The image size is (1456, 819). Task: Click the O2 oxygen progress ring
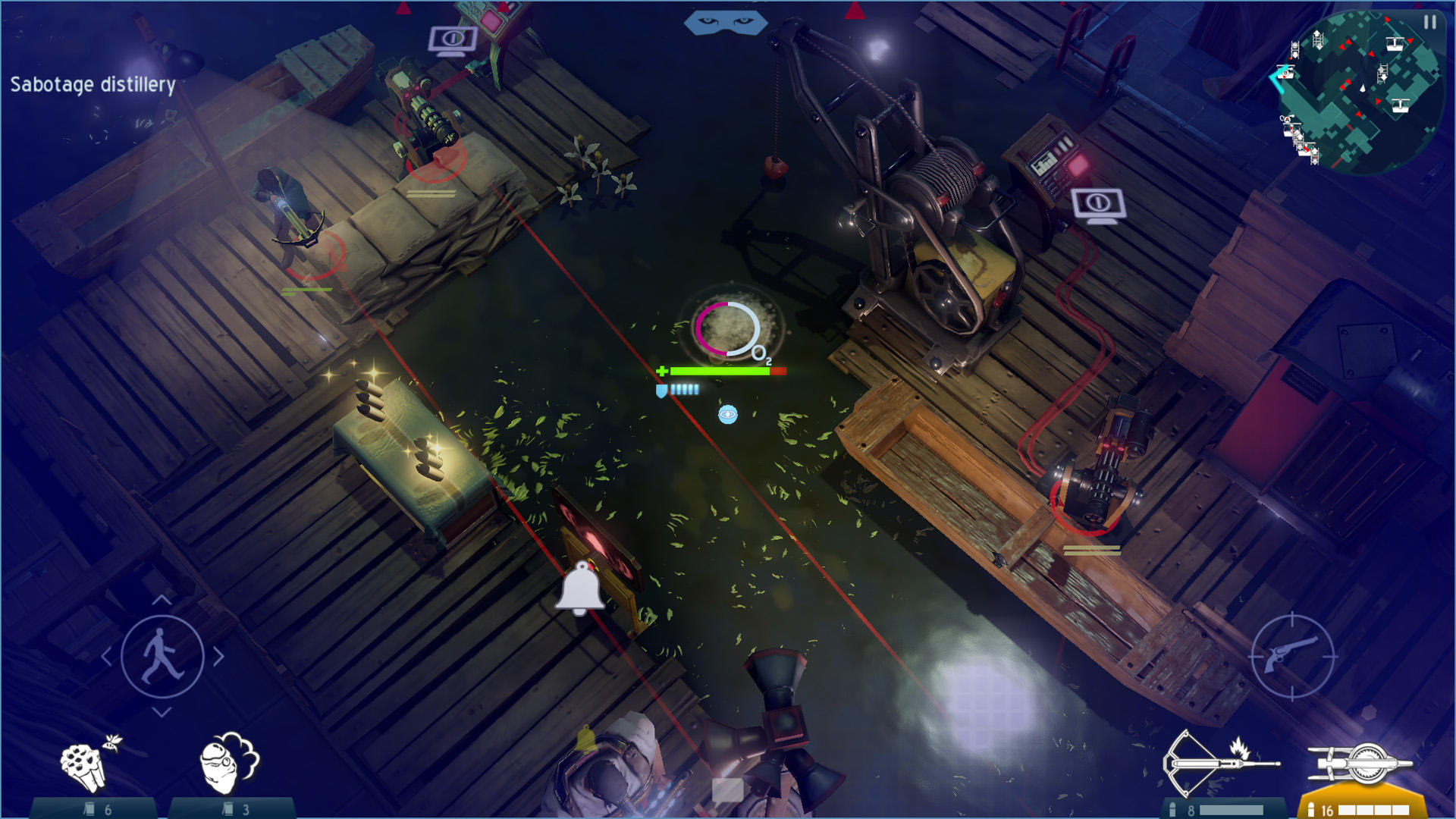729,328
